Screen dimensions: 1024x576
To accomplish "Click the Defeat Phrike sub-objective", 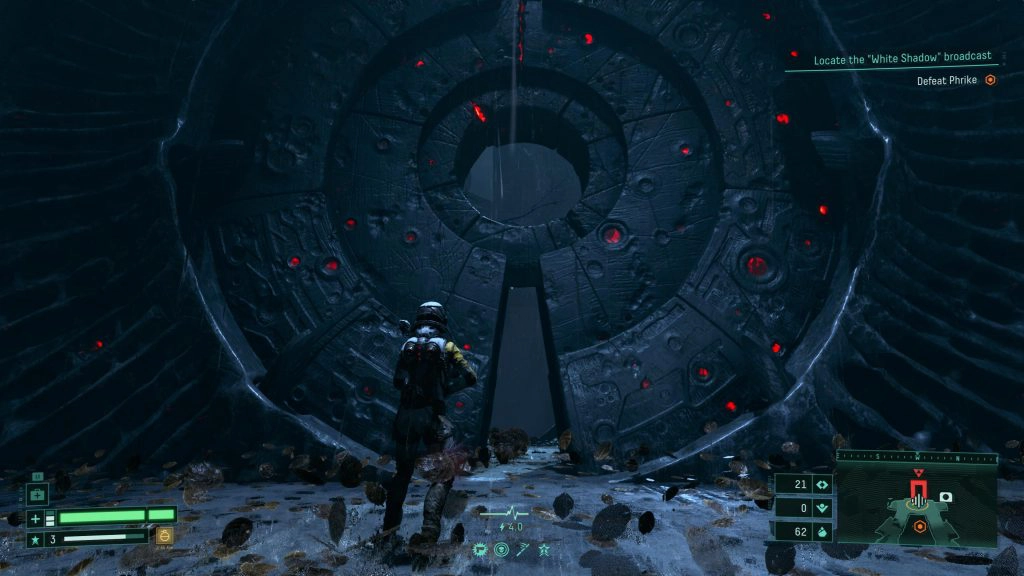I will pyautogui.click(x=950, y=80).
